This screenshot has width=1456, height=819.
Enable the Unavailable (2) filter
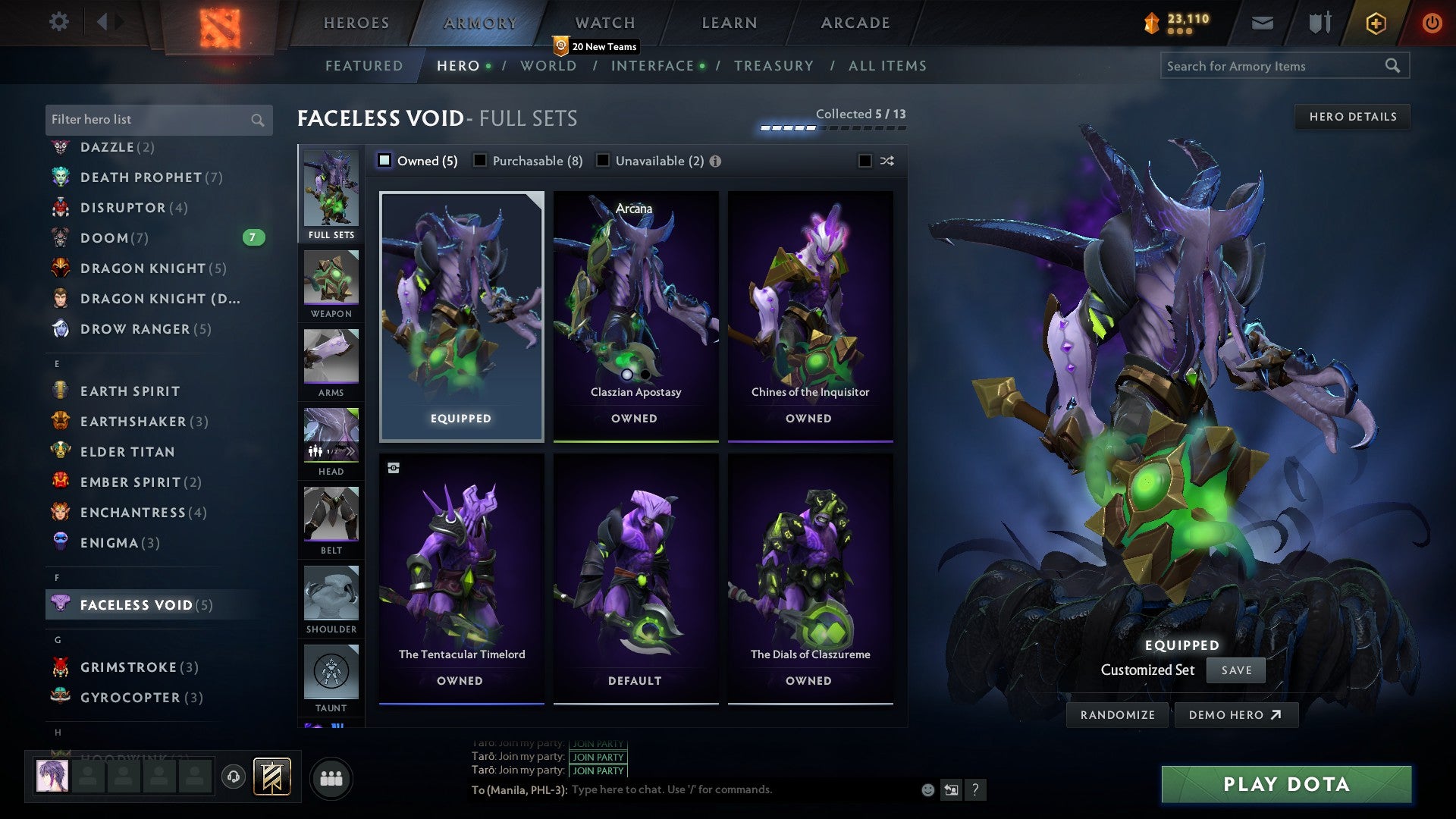pos(603,161)
